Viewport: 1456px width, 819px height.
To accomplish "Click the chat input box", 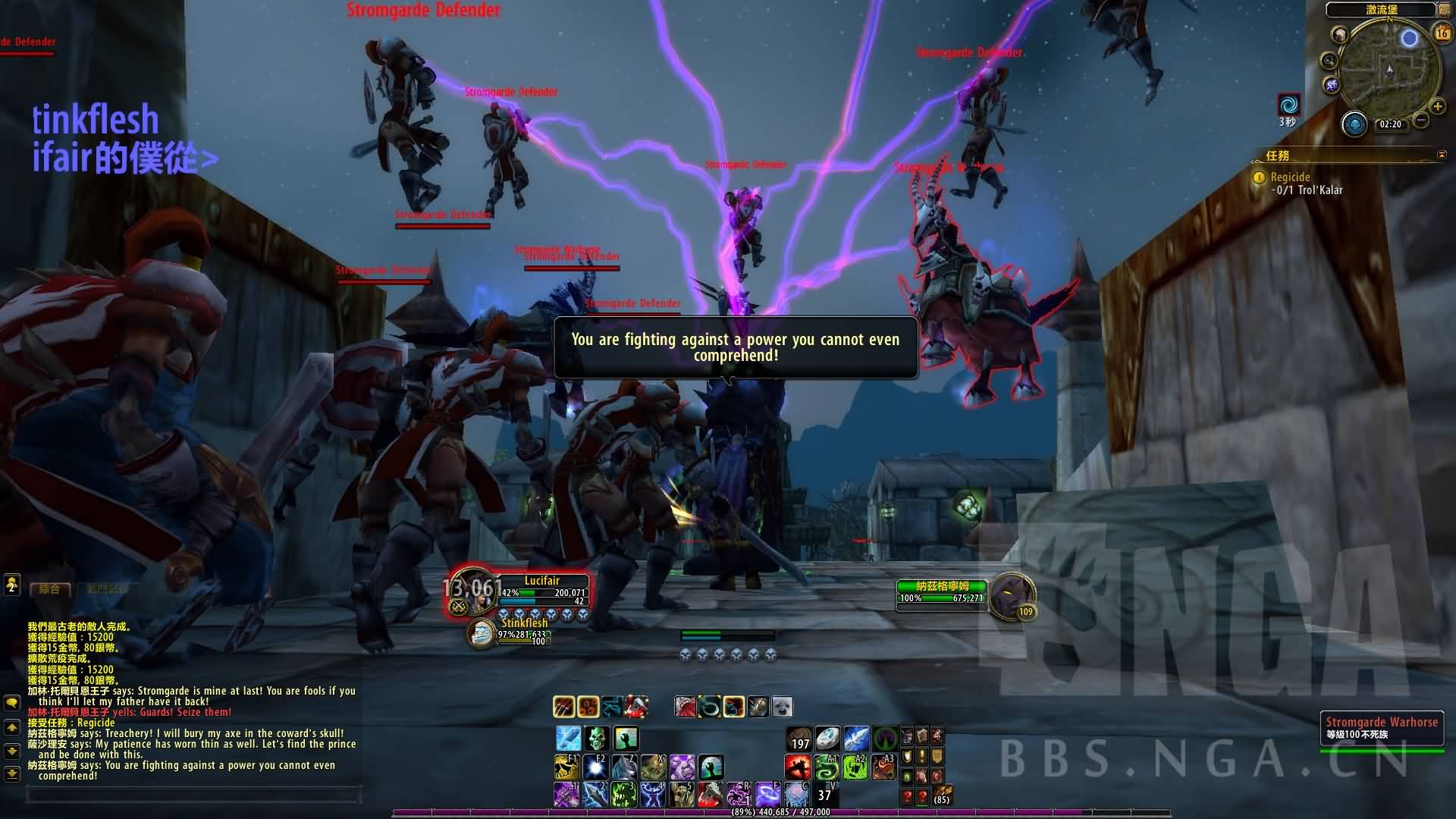I will click(193, 795).
